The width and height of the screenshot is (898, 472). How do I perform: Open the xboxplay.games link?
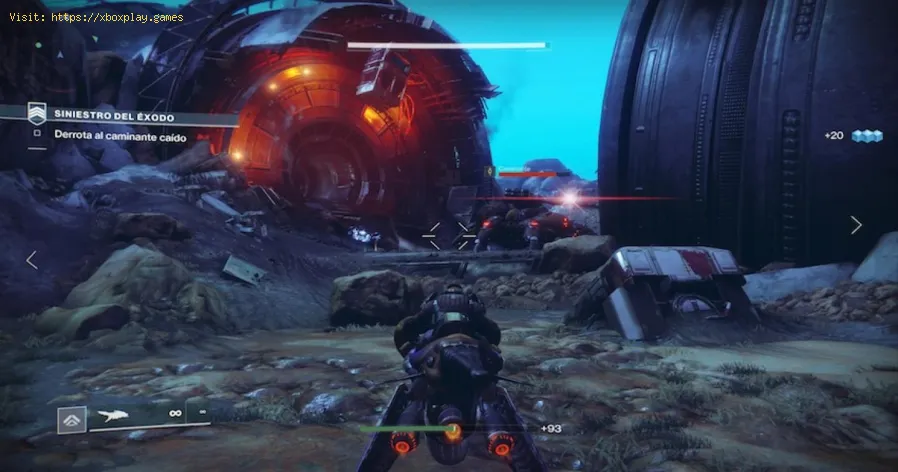pos(102,16)
